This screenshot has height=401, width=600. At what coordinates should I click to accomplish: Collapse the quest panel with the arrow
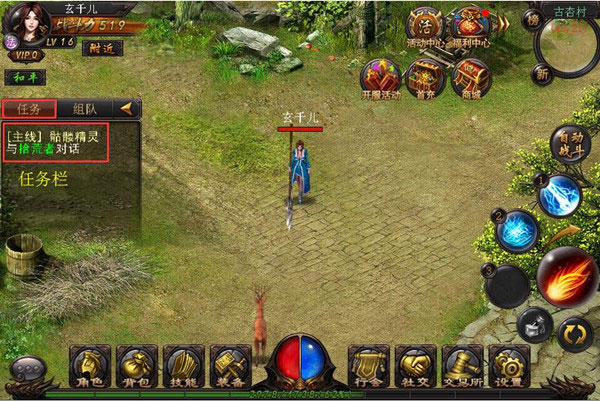click(x=127, y=108)
